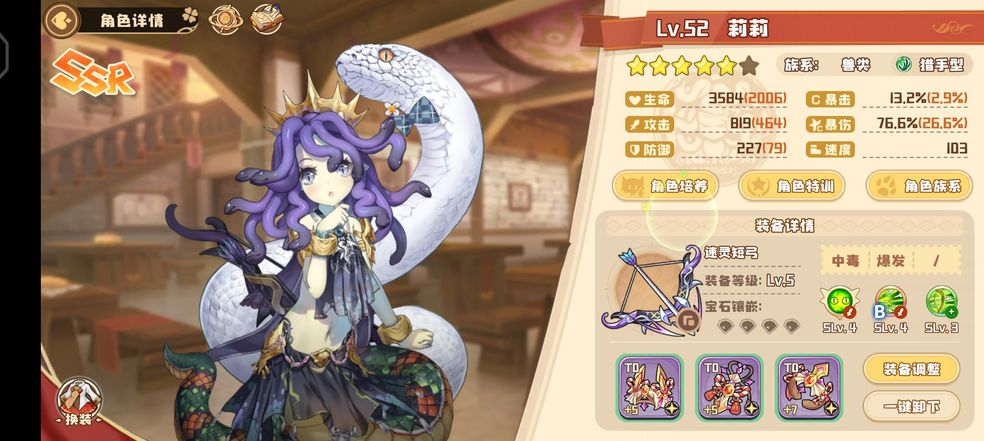Select the green burst skill icon marked B
The height and width of the screenshot is (441, 984).
(888, 302)
